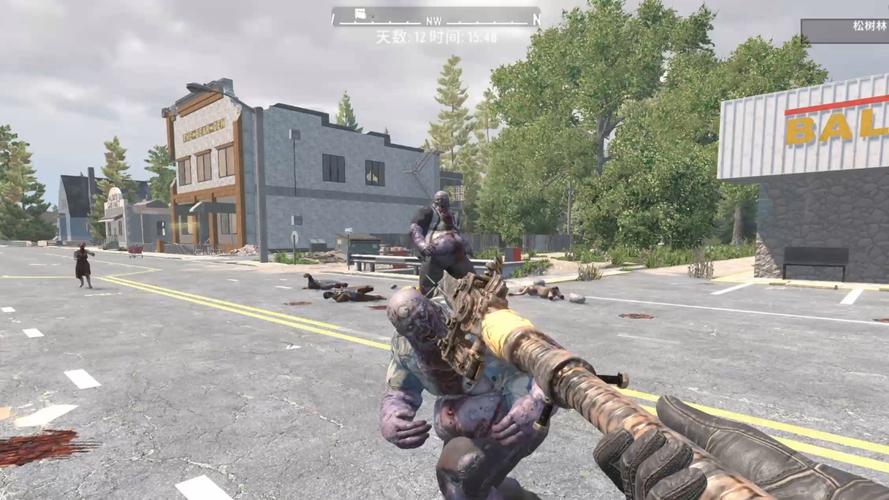This screenshot has width=889, height=500.
Task: Click the compass bar showing NW
Action: [436, 18]
